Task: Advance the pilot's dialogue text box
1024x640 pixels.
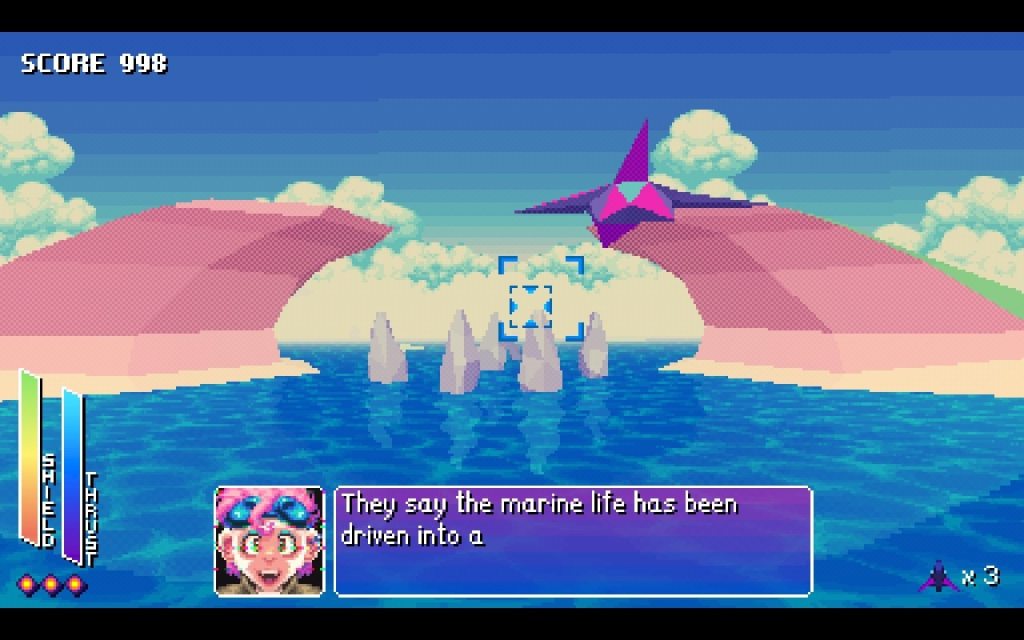Action: click(x=573, y=541)
